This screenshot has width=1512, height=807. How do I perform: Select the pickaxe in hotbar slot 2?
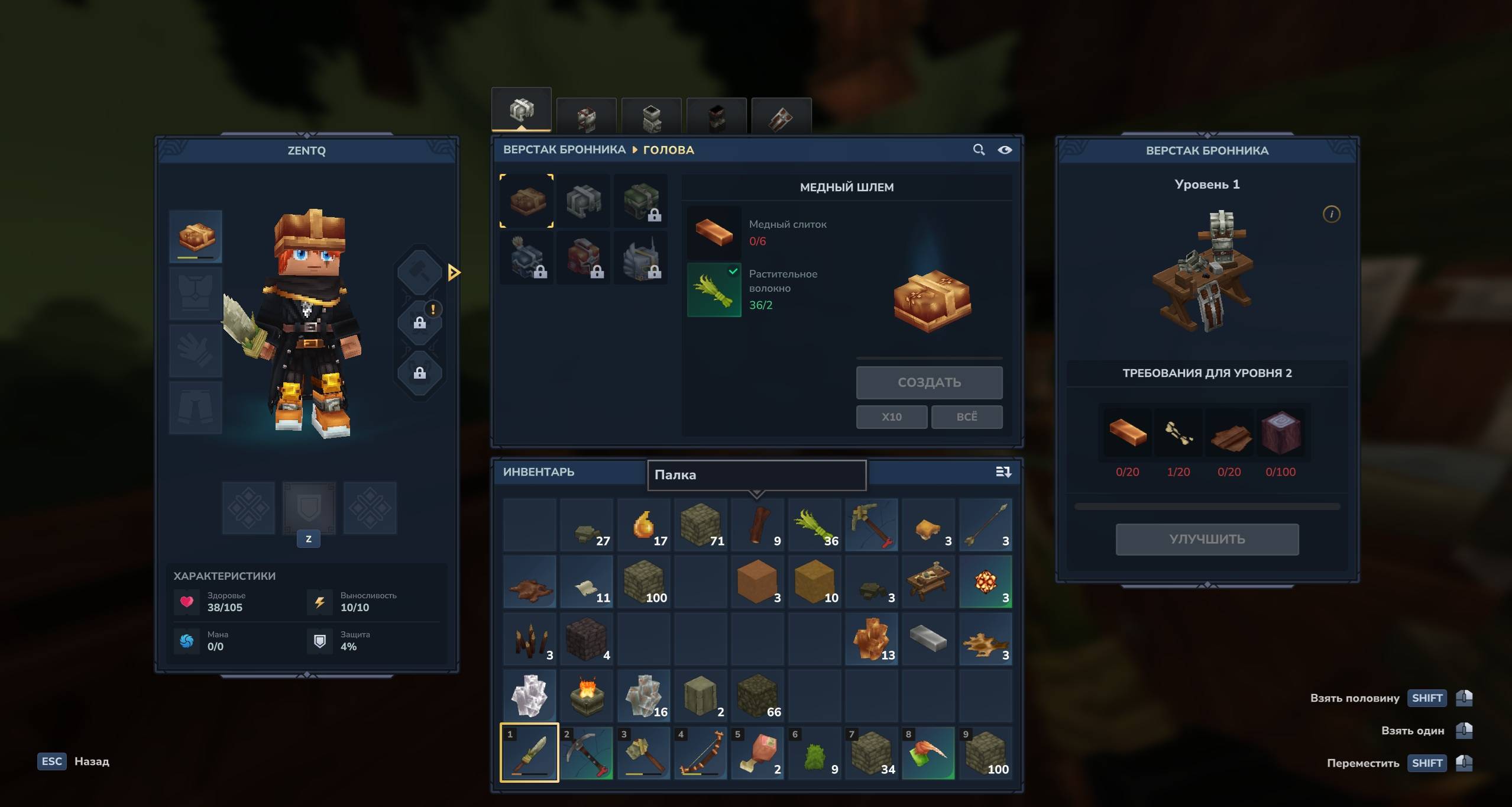pos(586,753)
